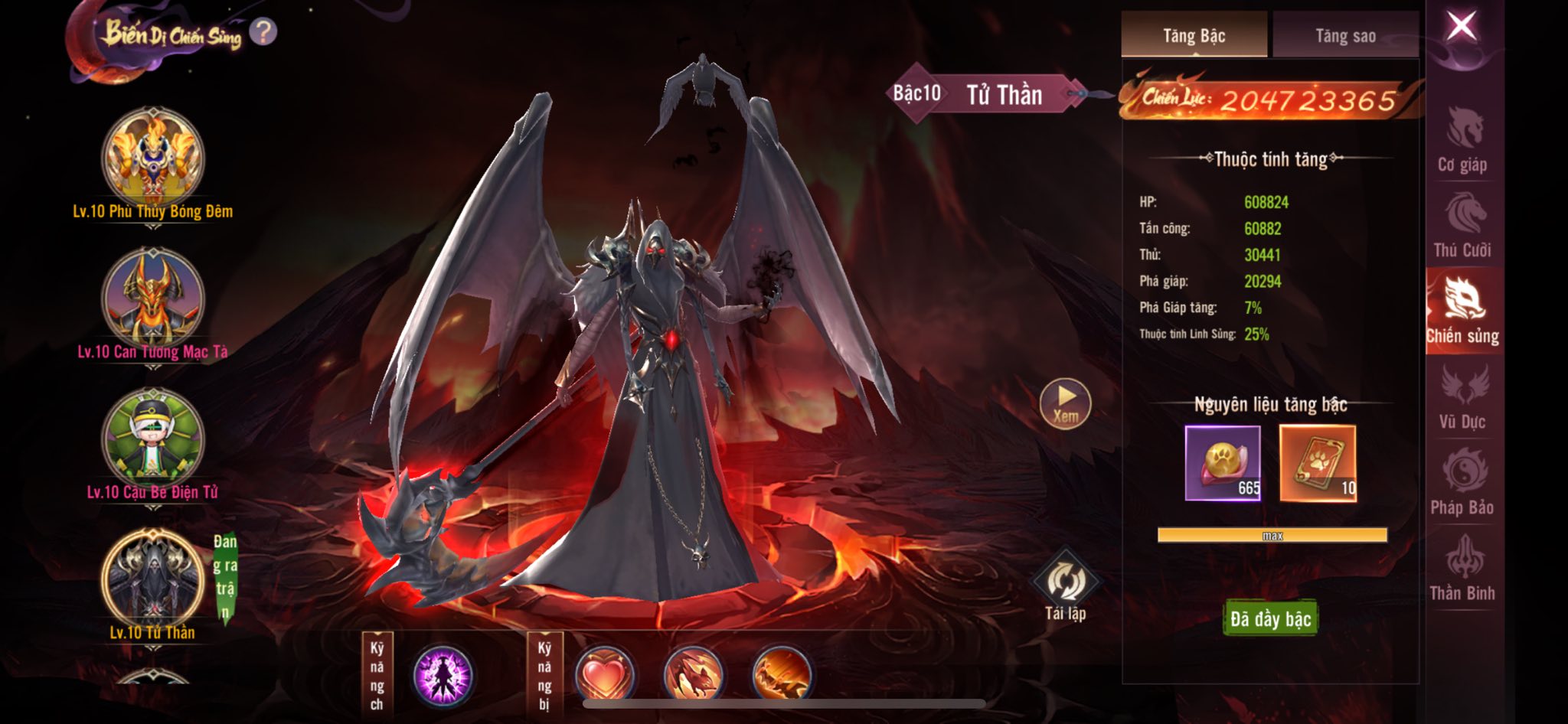Choose the Can Tương Mạc Tà pet
The width and height of the screenshot is (1568, 724).
pyautogui.click(x=153, y=298)
